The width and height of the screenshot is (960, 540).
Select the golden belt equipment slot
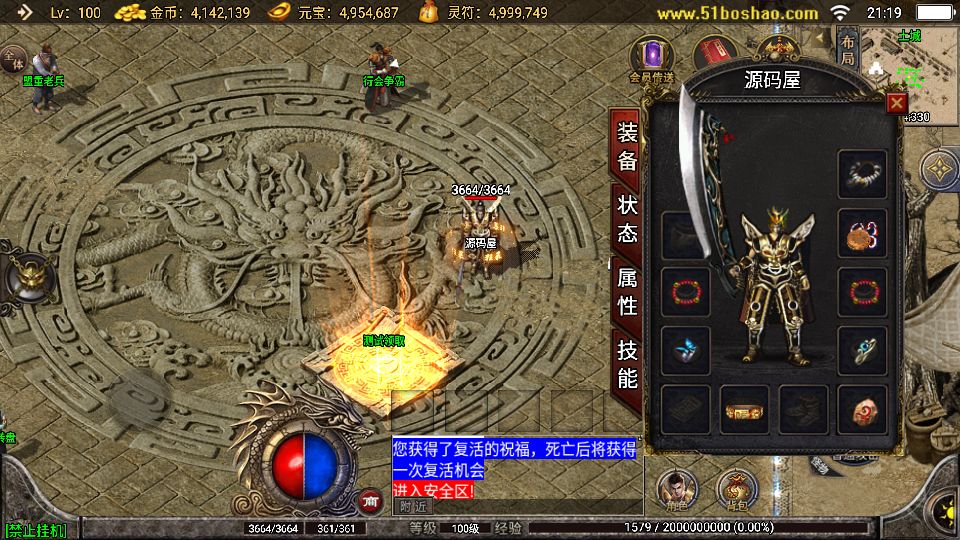(745, 409)
